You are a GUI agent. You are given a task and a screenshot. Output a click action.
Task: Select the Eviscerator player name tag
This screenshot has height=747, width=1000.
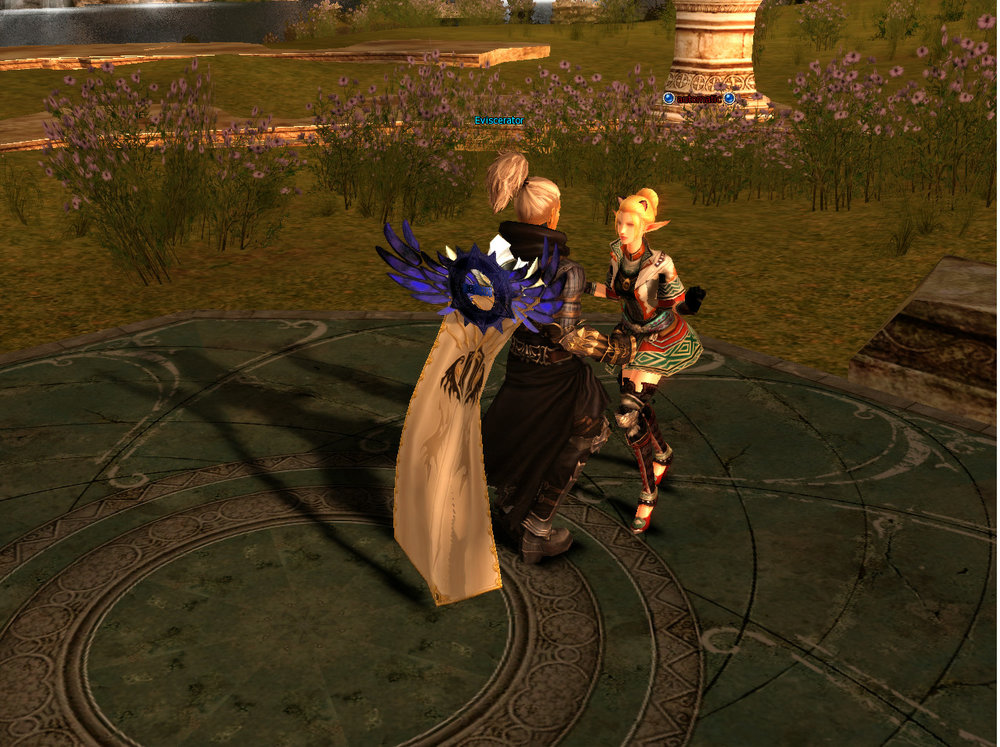coord(499,120)
